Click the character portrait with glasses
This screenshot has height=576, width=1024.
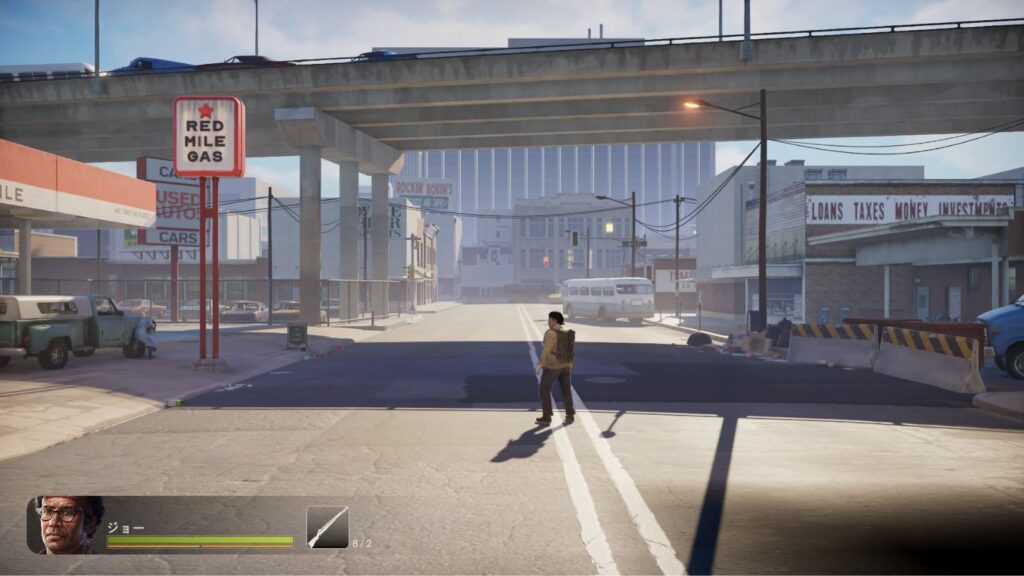click(x=66, y=524)
